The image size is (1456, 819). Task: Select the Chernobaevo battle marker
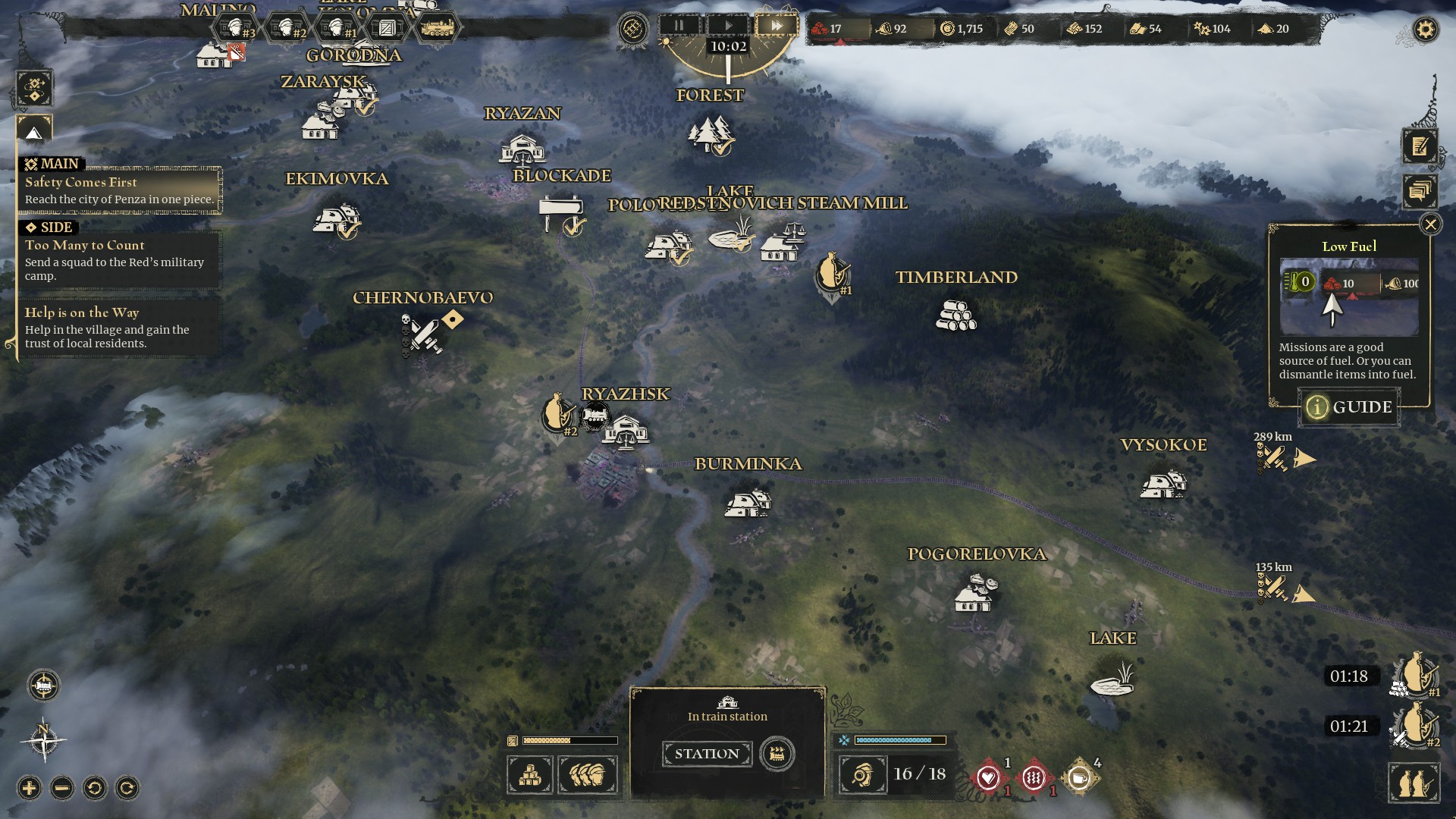point(422,335)
